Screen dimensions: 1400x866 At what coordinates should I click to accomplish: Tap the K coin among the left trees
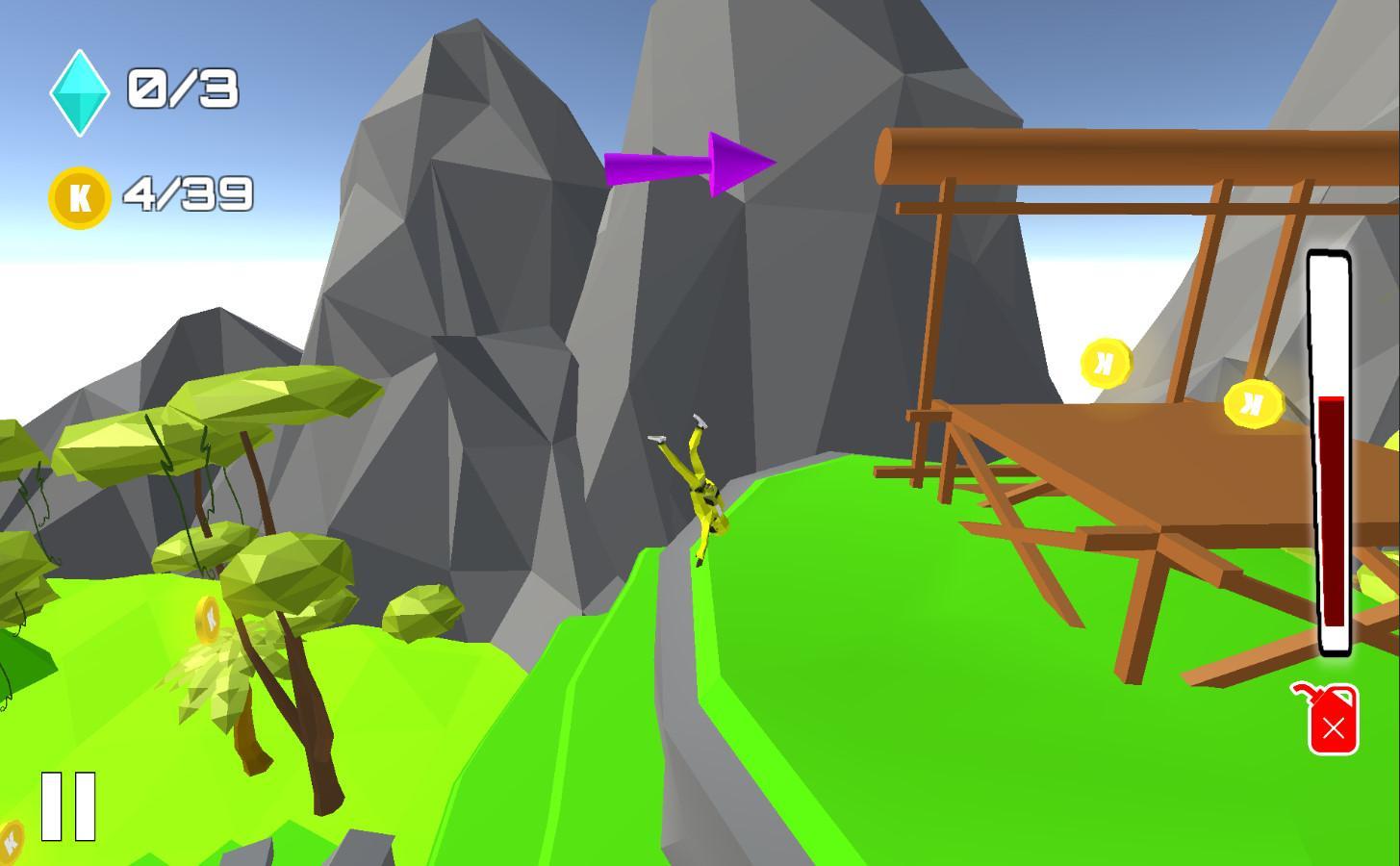[208, 620]
